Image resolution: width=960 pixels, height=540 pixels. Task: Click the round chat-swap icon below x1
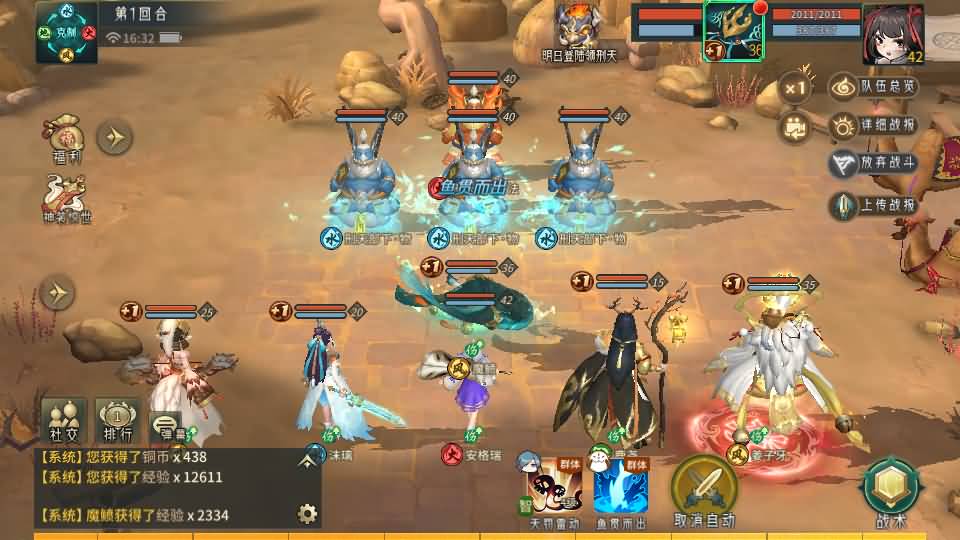click(795, 127)
